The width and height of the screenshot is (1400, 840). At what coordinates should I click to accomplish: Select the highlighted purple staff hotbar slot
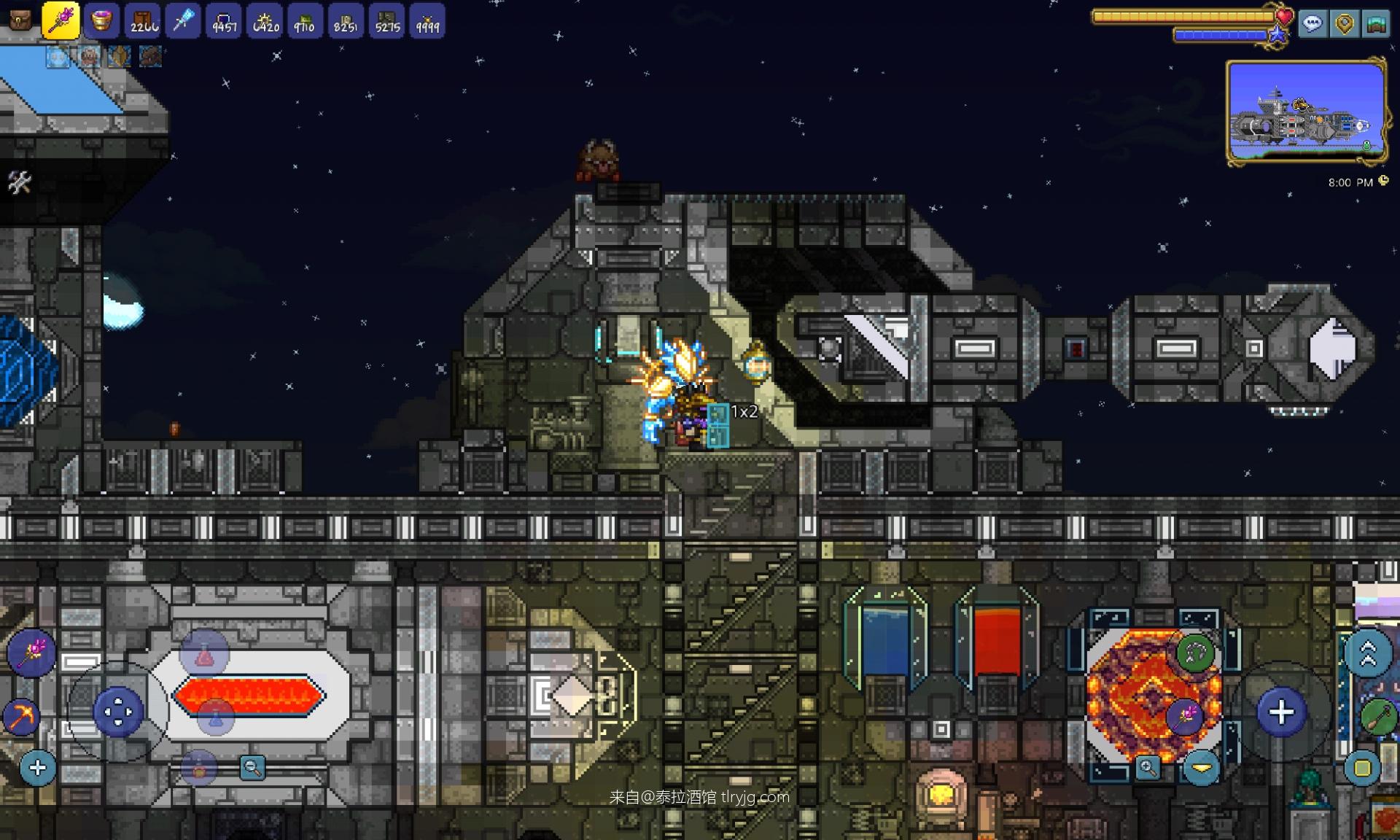(61, 20)
